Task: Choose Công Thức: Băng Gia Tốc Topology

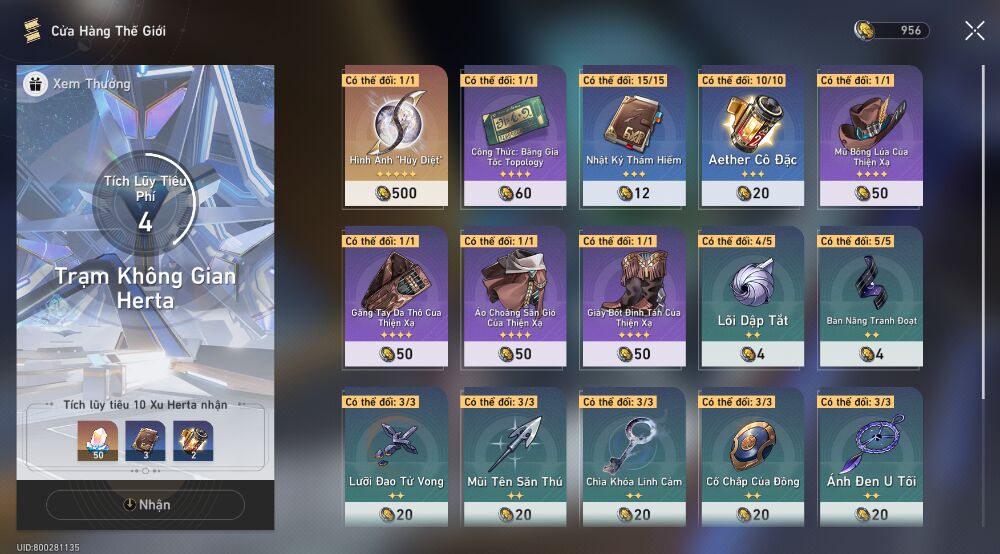Action: (514, 137)
